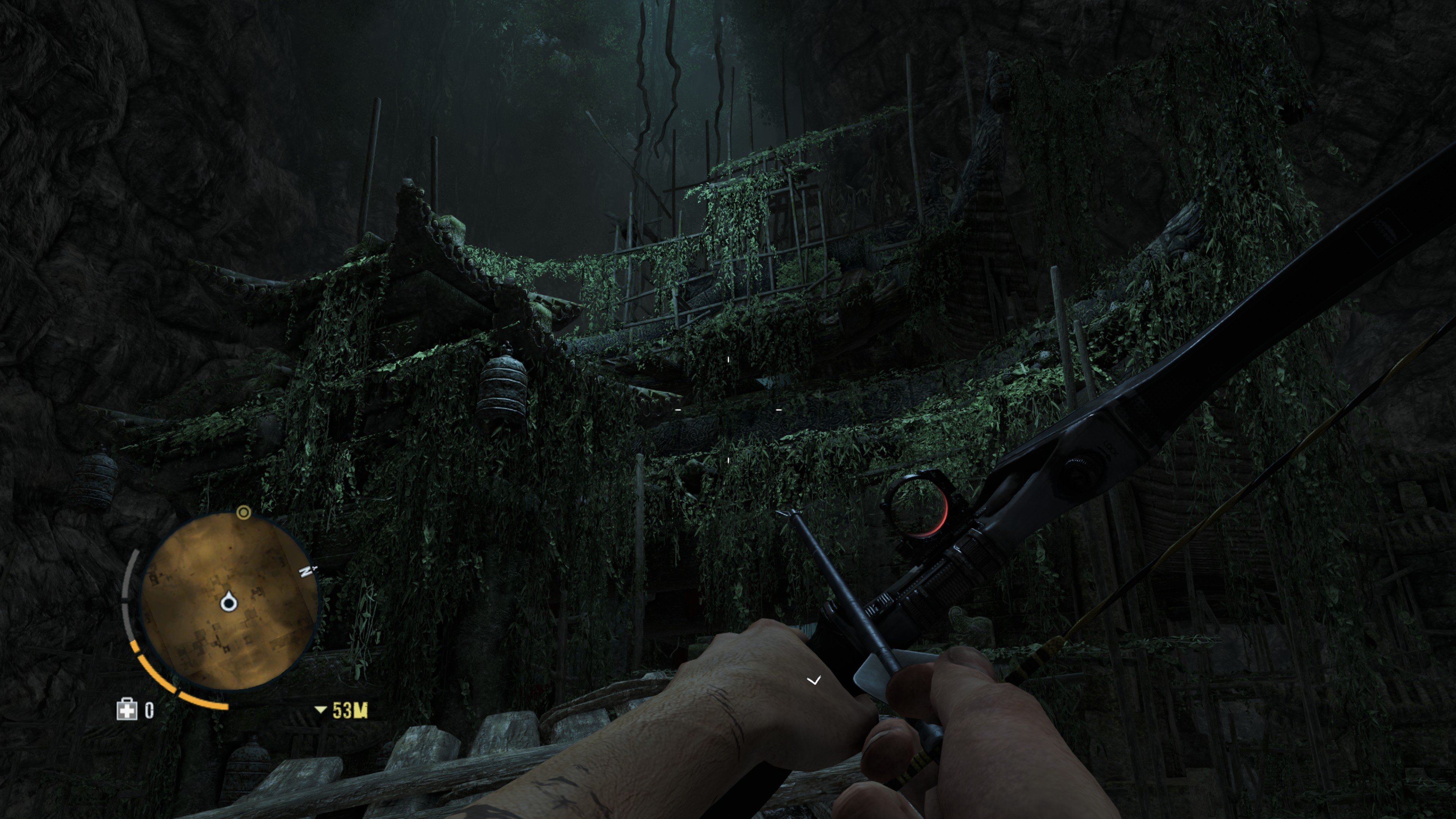The width and height of the screenshot is (1456, 819).
Task: Select the medkit icon
Action: click(127, 709)
